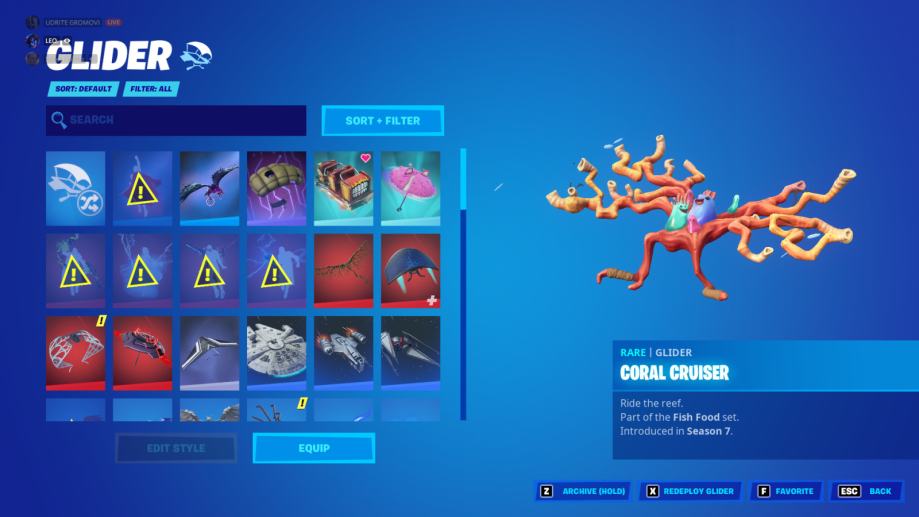
Task: Open the Sort: Default tag
Action: coord(82,89)
